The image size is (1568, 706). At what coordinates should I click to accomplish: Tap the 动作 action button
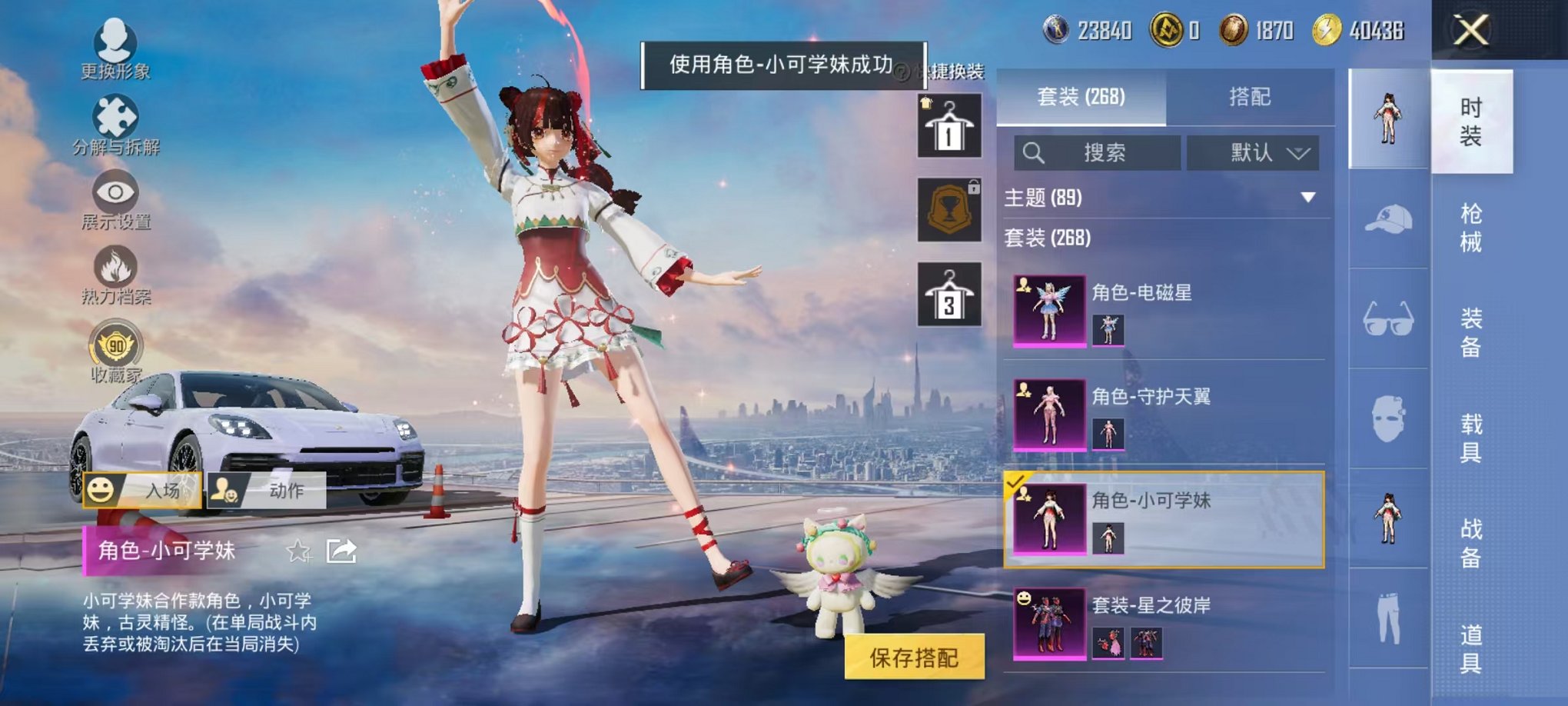coord(266,490)
